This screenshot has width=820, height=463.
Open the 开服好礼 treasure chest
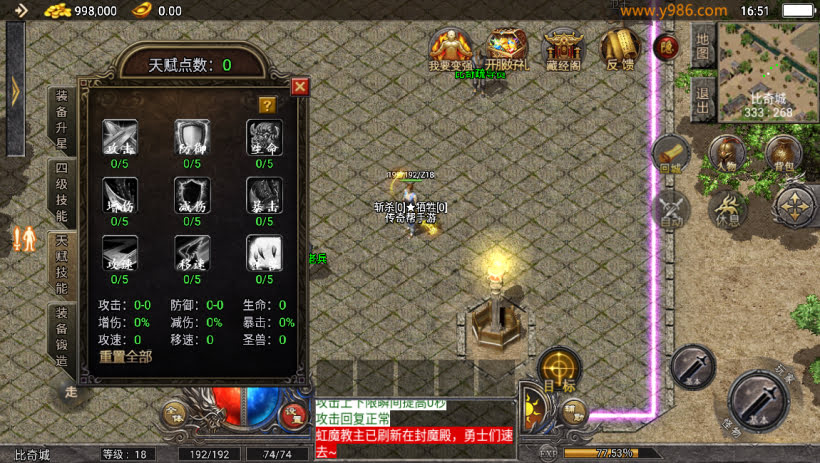[x=508, y=48]
